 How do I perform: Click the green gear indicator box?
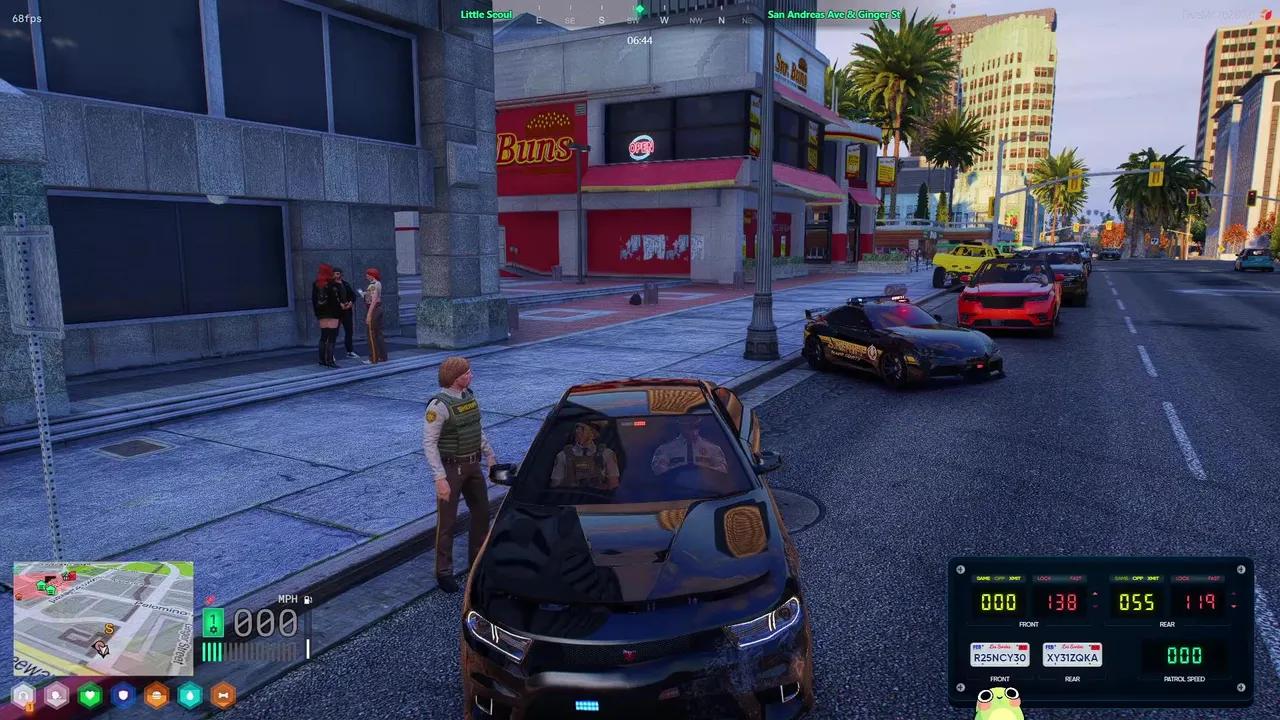click(213, 623)
